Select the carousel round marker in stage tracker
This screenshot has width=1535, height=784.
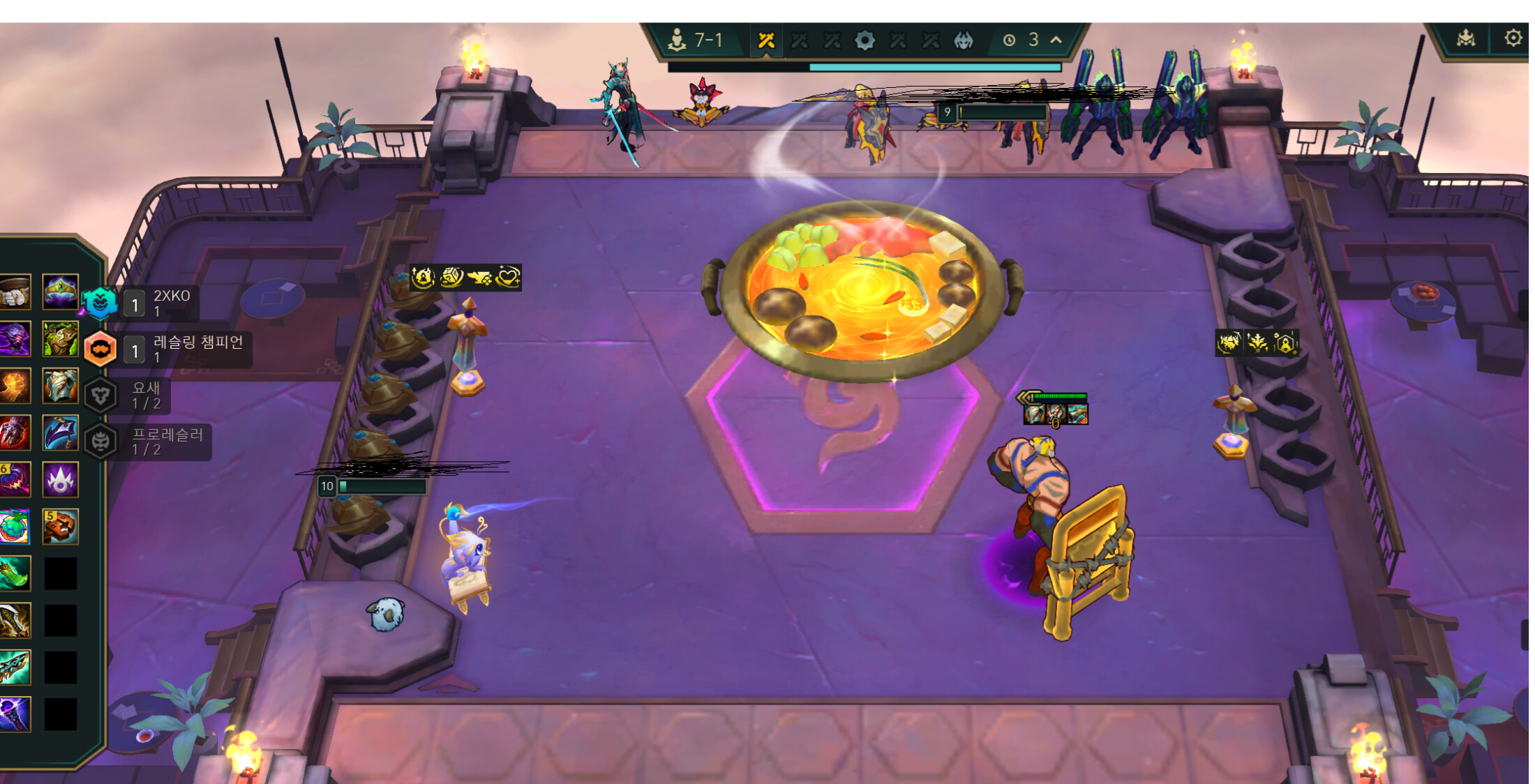tap(864, 40)
